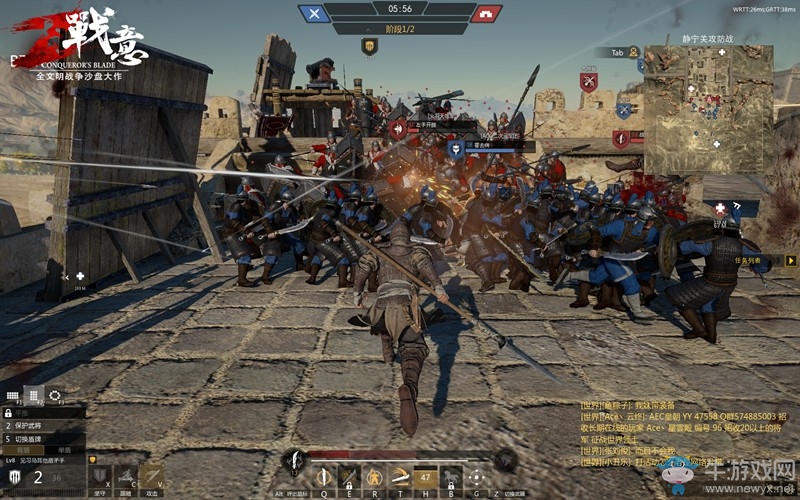Use the R warrior stance skill
Viewport: 800px width, 500px height.
[x=374, y=477]
